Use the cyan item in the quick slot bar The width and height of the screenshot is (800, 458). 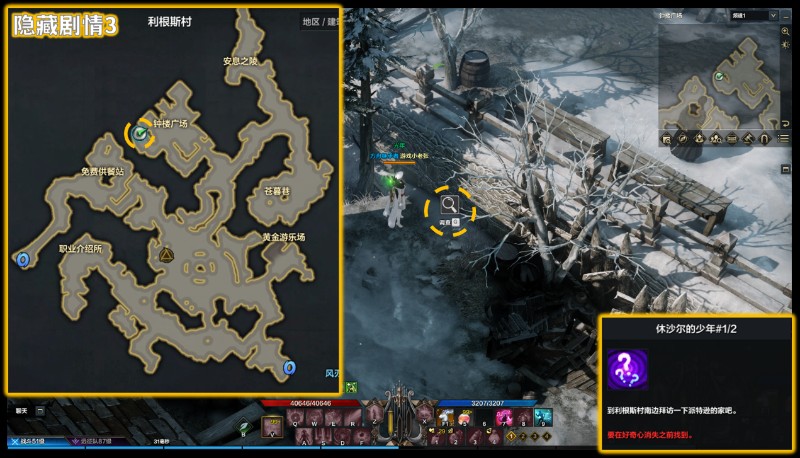[541, 417]
